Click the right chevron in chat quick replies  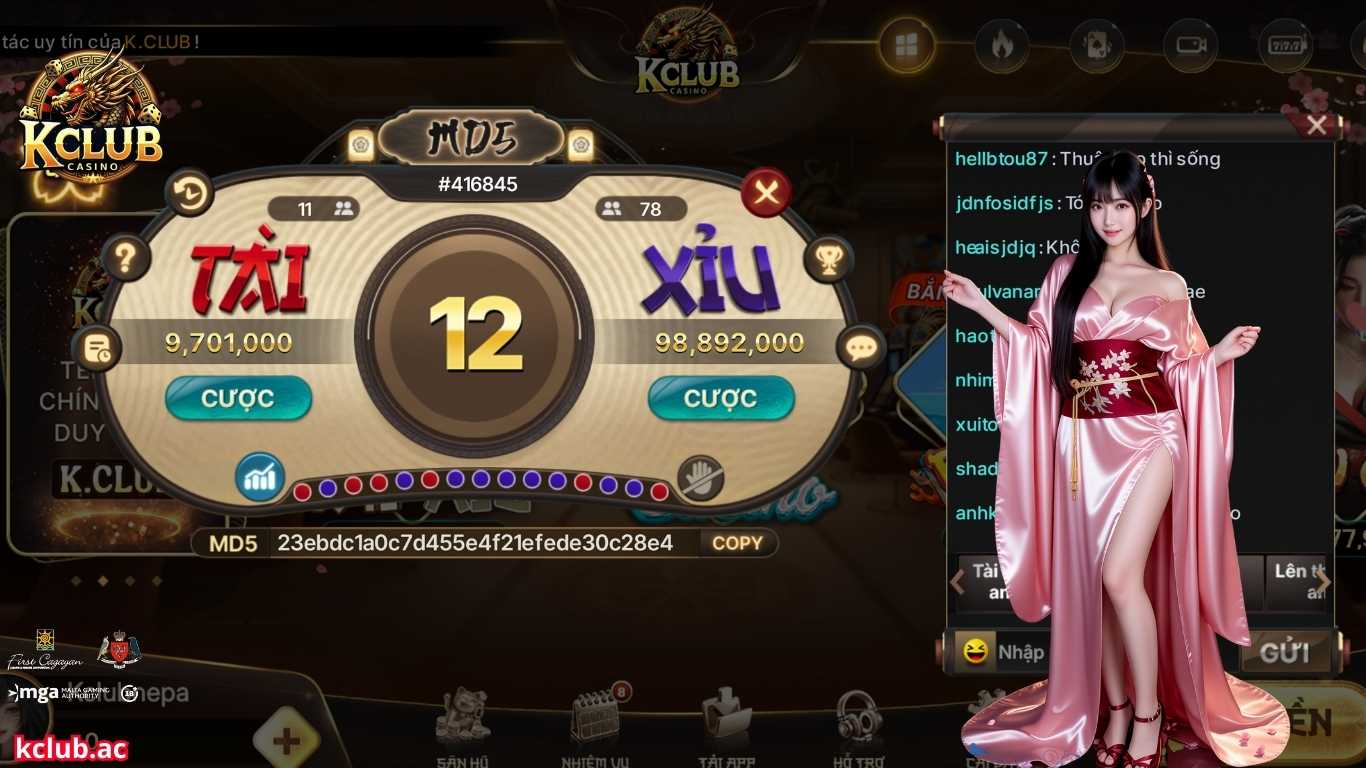[x=1322, y=580]
